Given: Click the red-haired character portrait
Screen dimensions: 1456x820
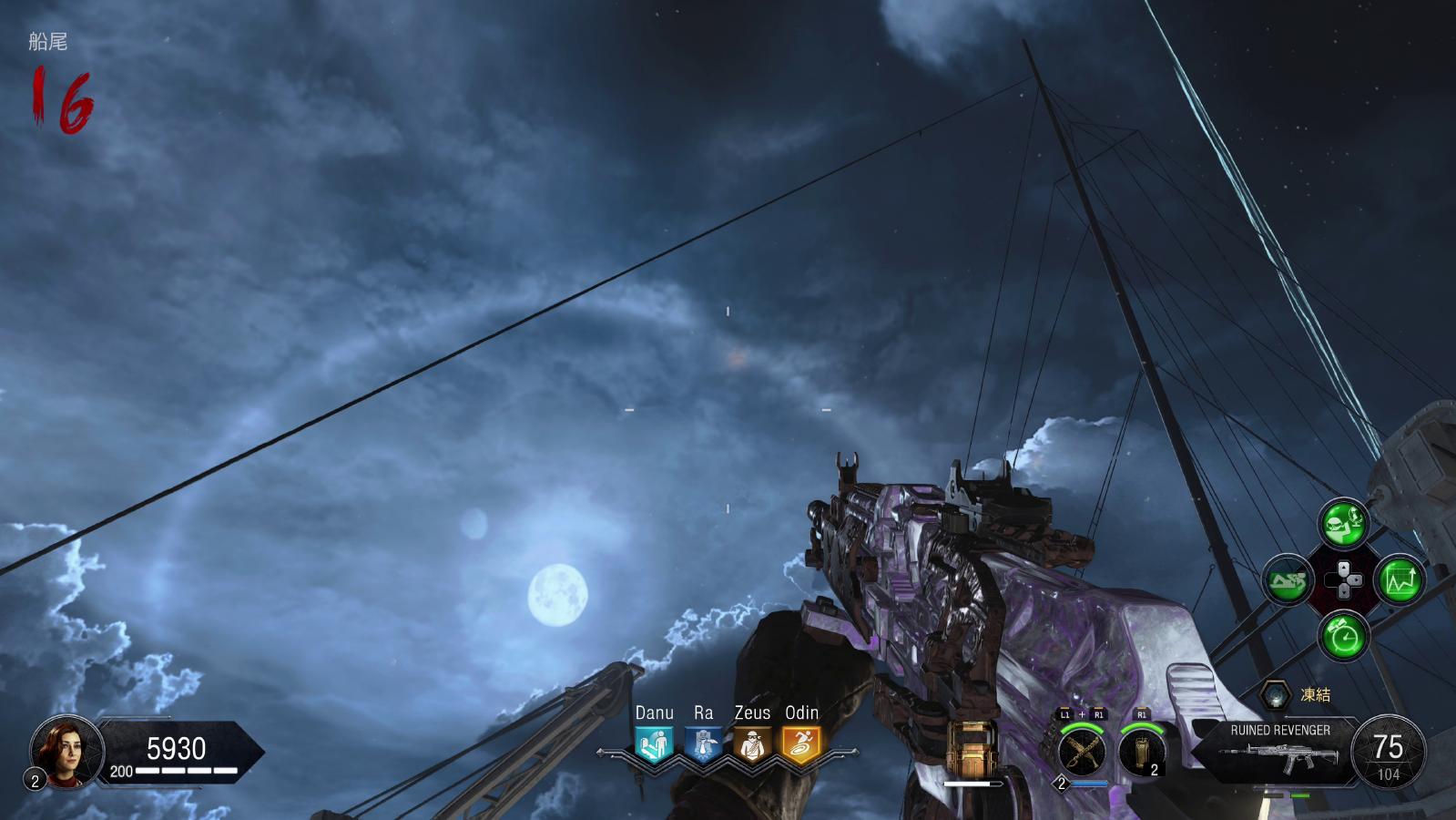Looking at the screenshot, I should point(66,751).
